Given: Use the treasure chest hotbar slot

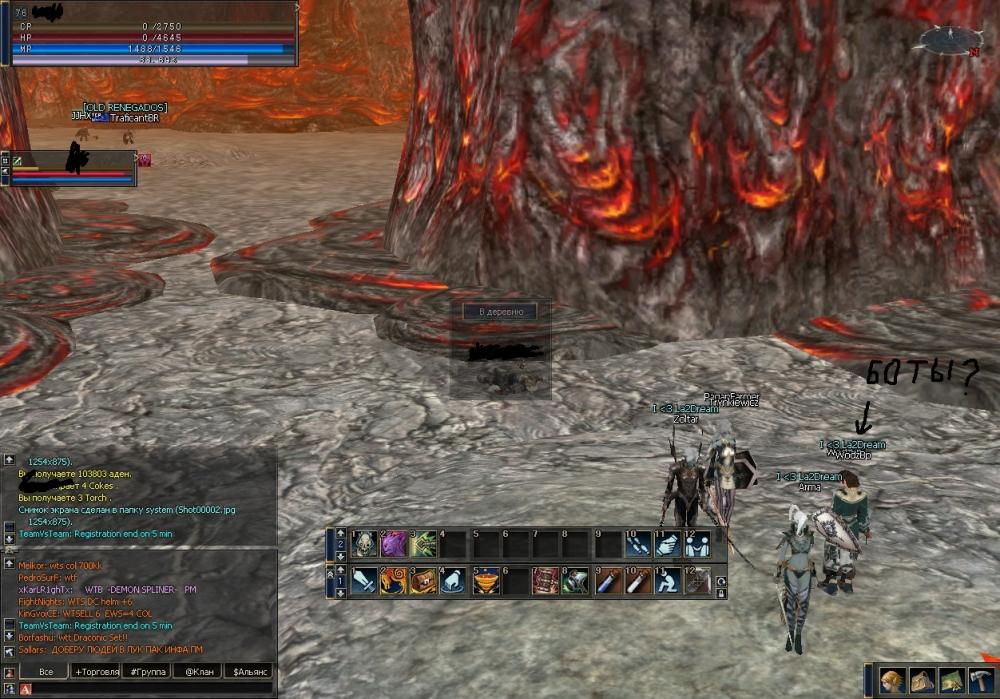Looking at the screenshot, I should click(424, 580).
